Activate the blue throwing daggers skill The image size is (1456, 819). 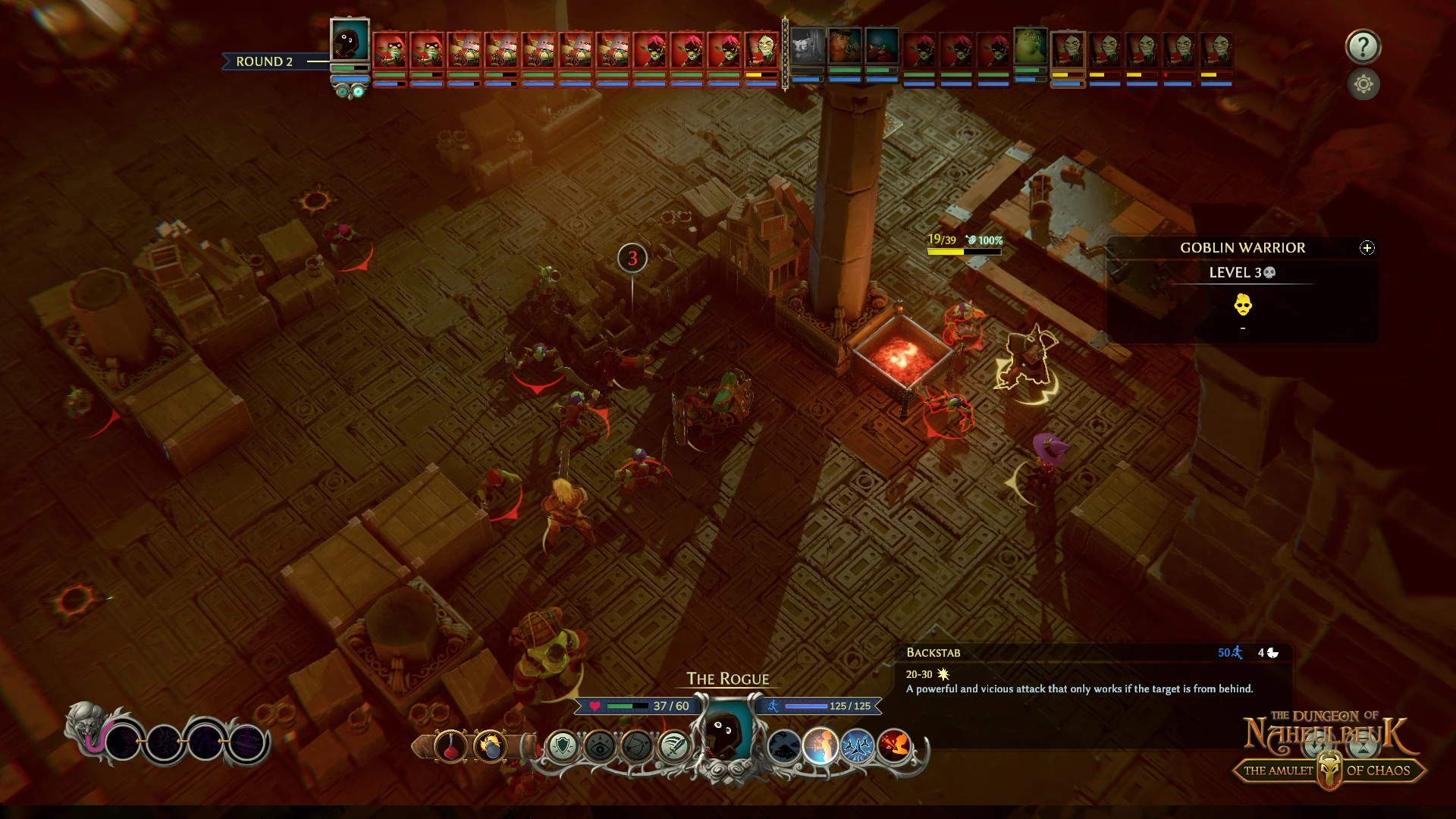(858, 746)
